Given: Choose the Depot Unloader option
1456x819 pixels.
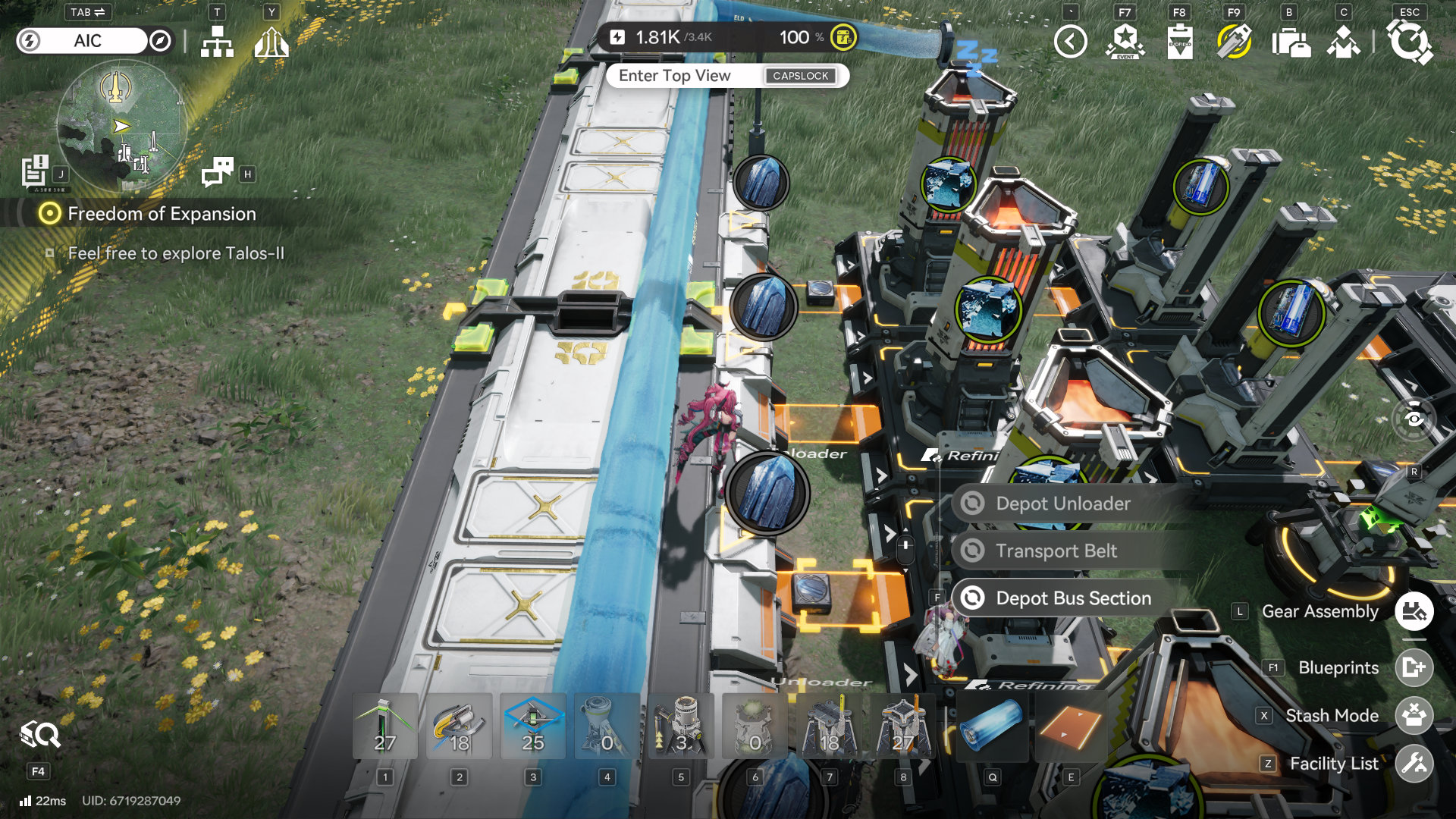Looking at the screenshot, I should tap(1062, 504).
